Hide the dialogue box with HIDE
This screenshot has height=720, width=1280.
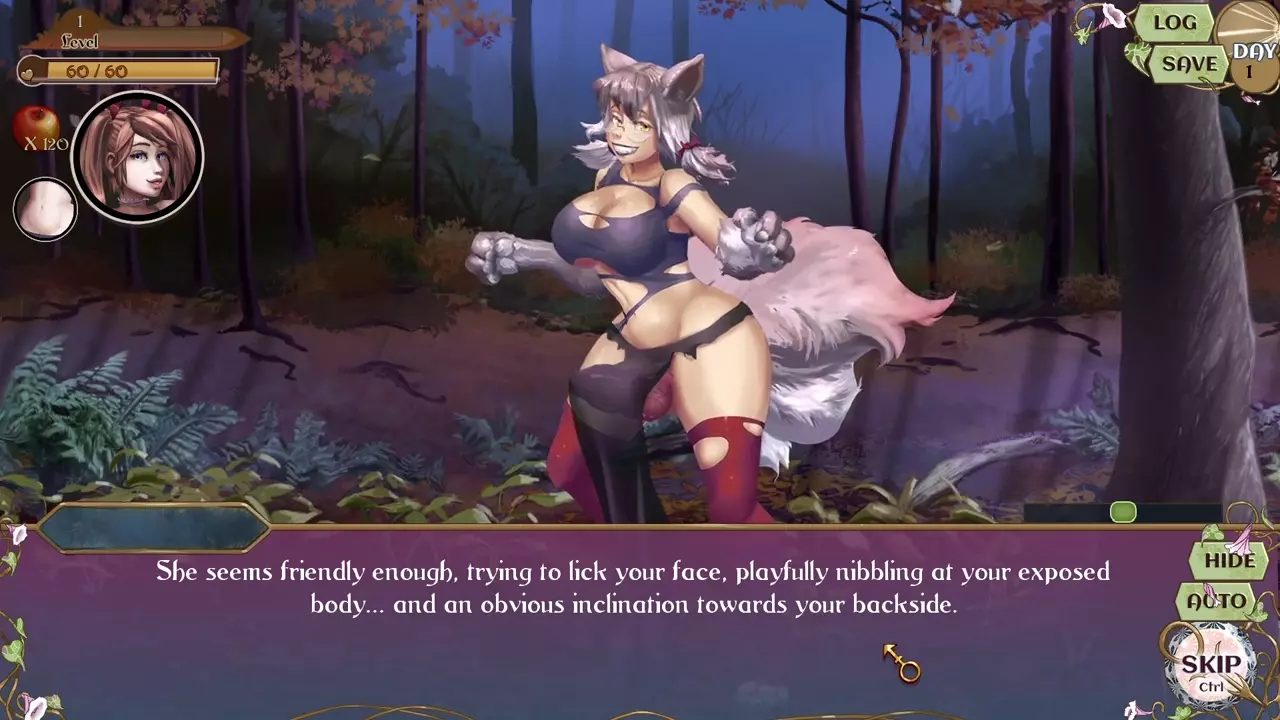1229,560
